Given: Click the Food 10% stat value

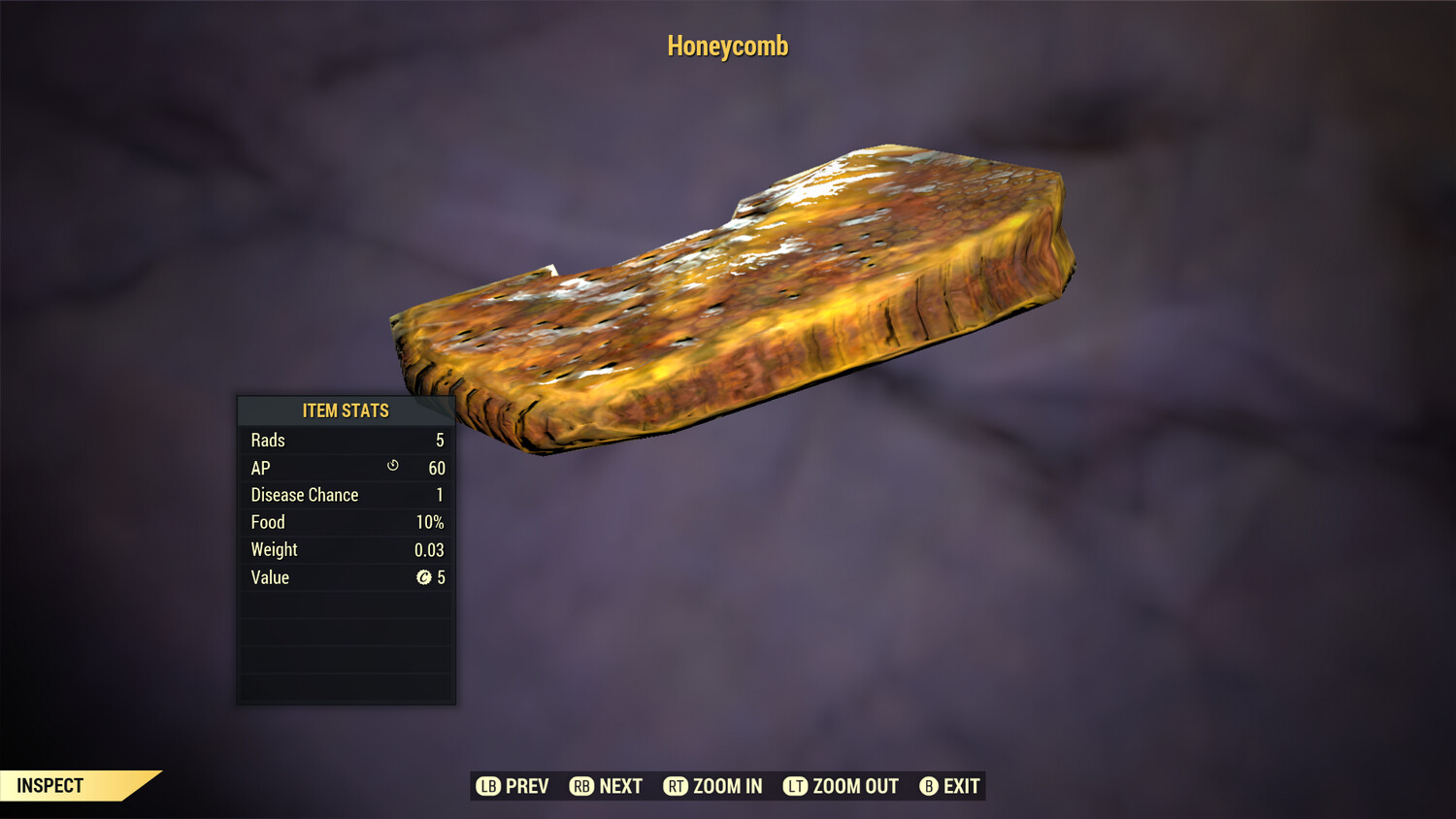Looking at the screenshot, I should tap(430, 521).
